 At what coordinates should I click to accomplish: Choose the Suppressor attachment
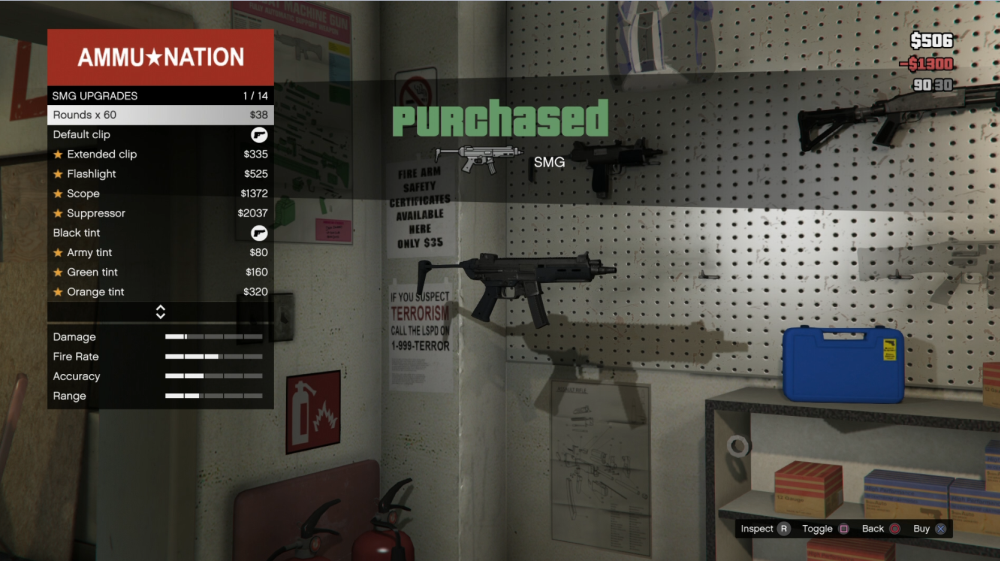[x=160, y=213]
